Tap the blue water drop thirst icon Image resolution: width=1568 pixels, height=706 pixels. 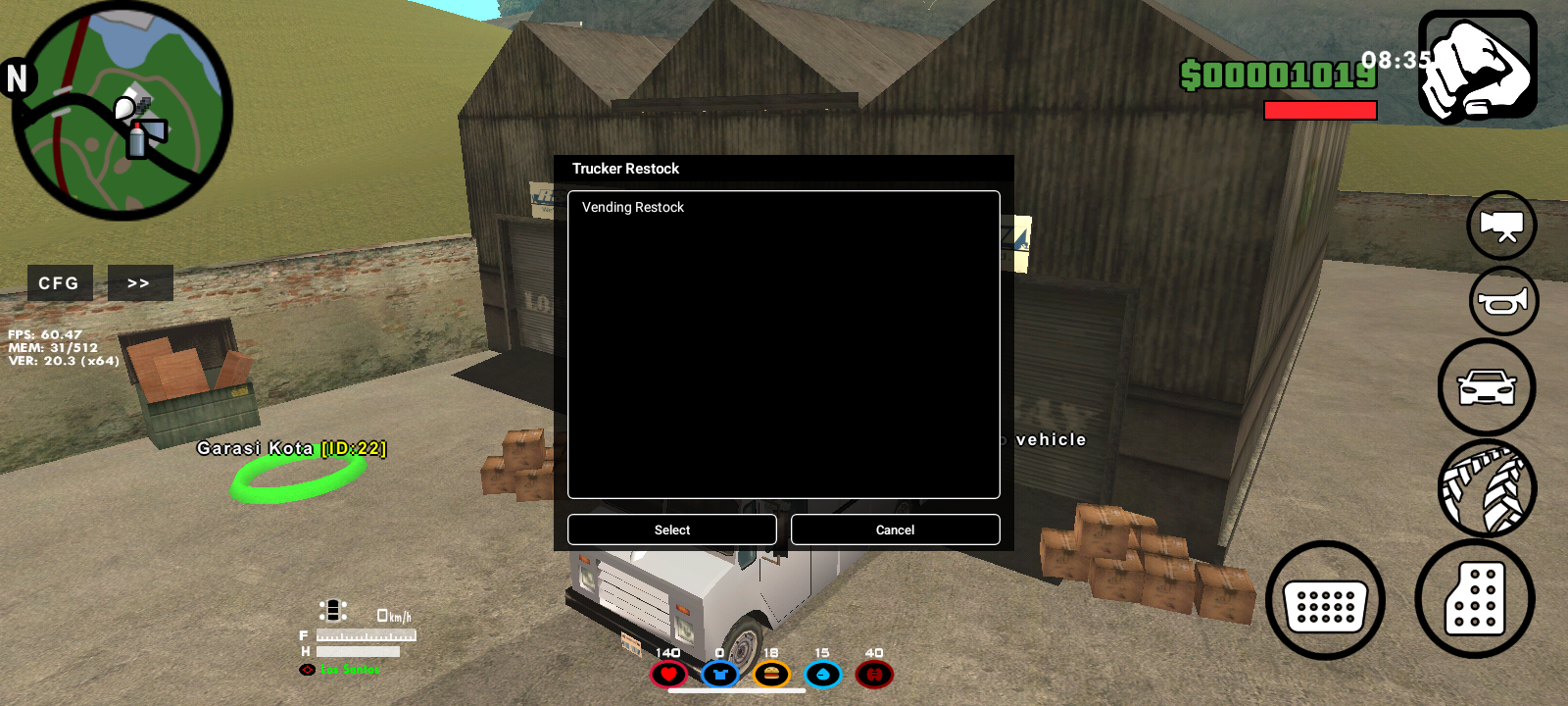point(822,675)
